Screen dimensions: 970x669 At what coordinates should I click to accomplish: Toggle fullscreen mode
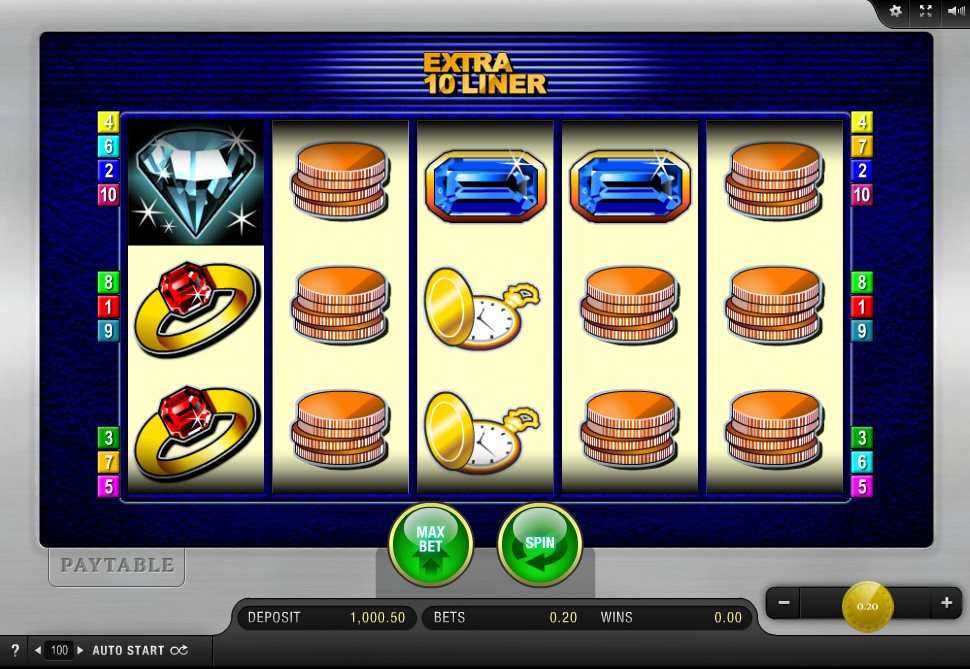[x=925, y=11]
